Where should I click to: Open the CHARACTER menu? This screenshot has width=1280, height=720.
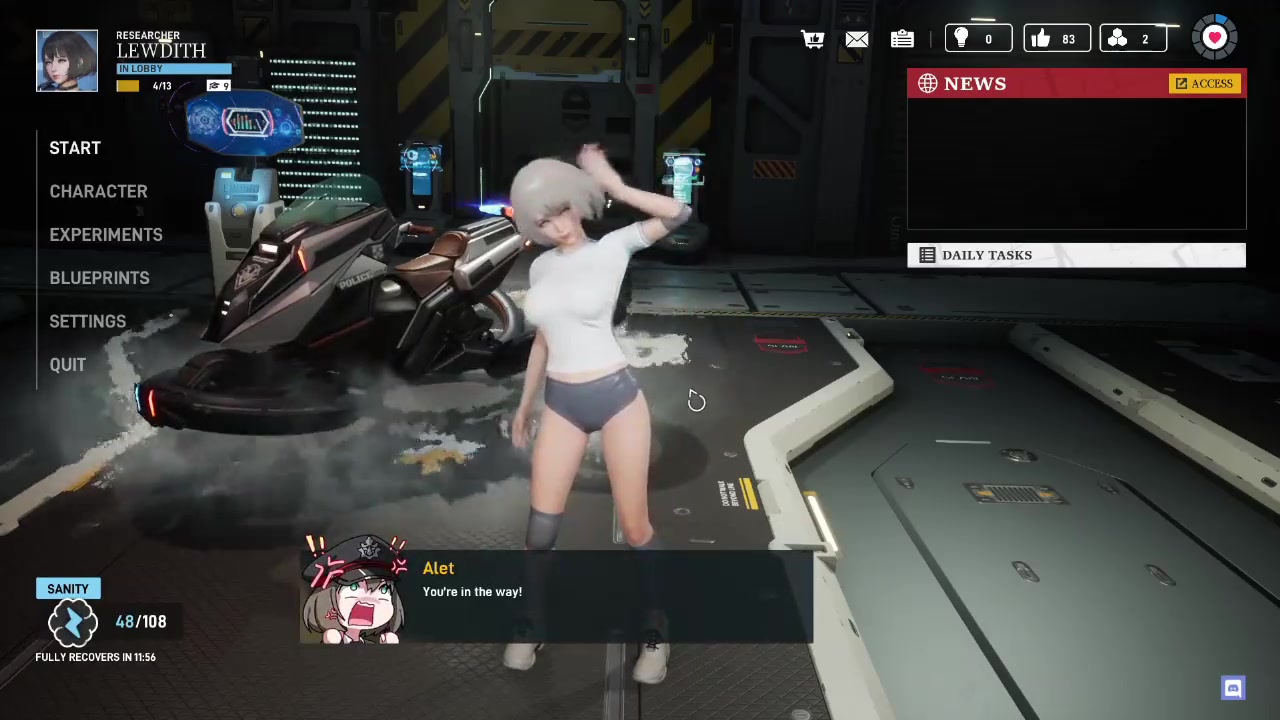(x=98, y=191)
